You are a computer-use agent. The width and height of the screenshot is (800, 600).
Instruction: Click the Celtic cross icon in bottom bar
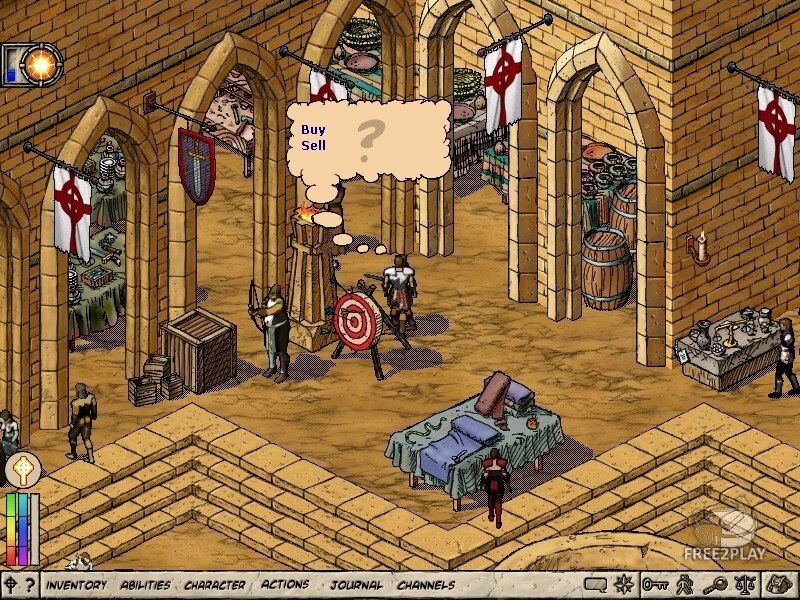point(11,585)
